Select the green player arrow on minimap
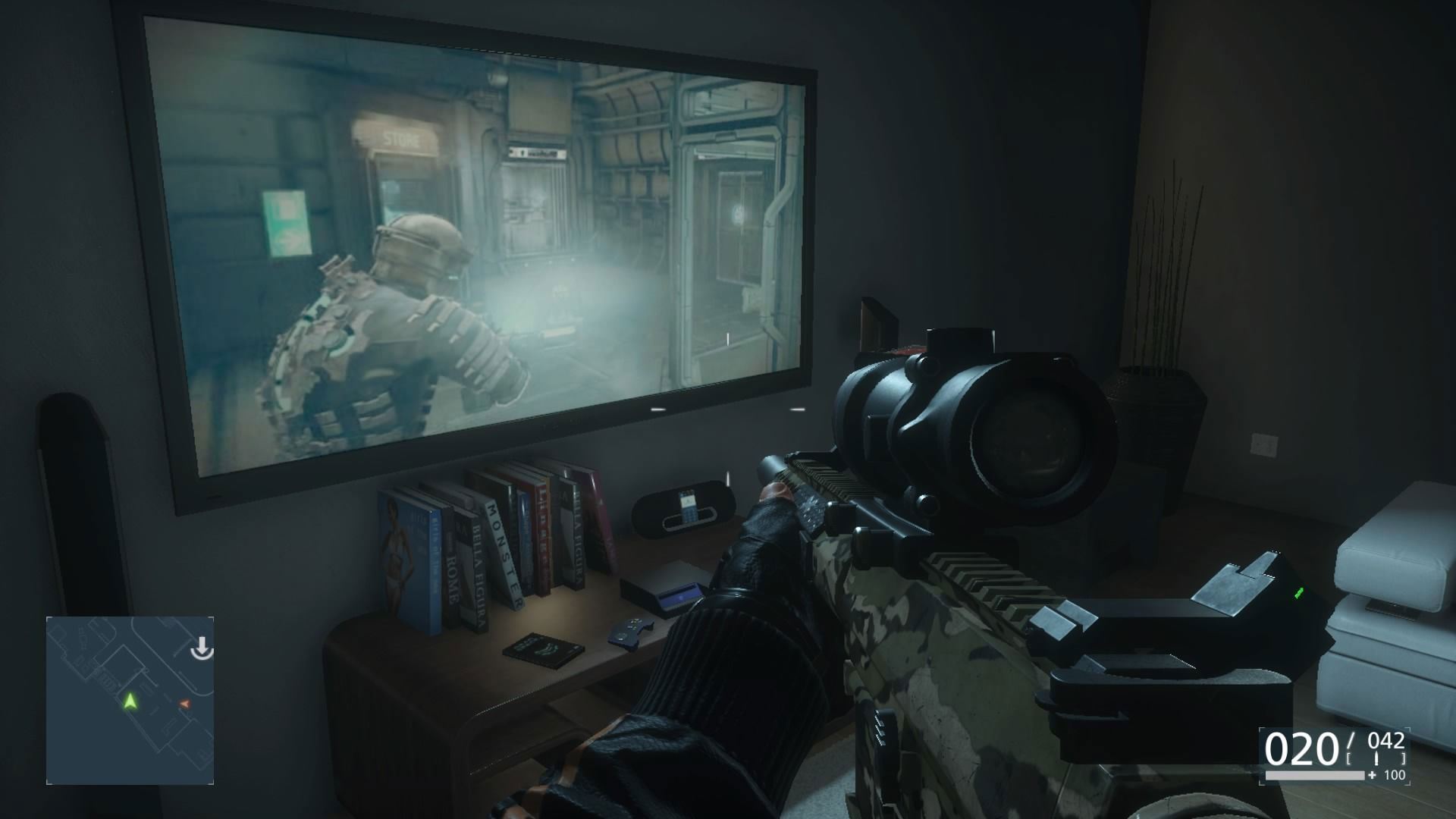The height and width of the screenshot is (819, 1456). (x=130, y=701)
